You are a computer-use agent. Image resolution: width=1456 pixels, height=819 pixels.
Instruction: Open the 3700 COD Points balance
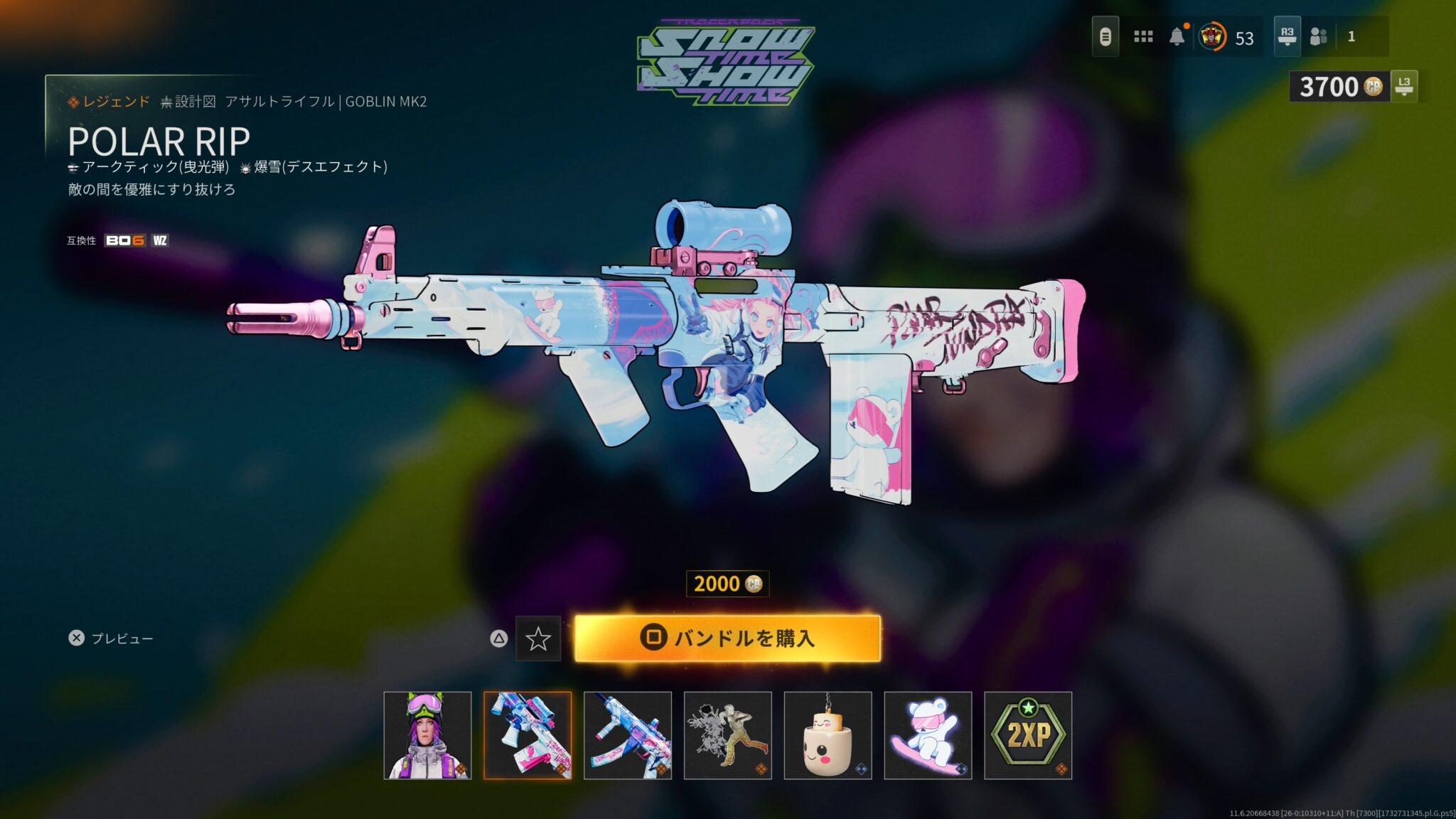(x=1339, y=87)
